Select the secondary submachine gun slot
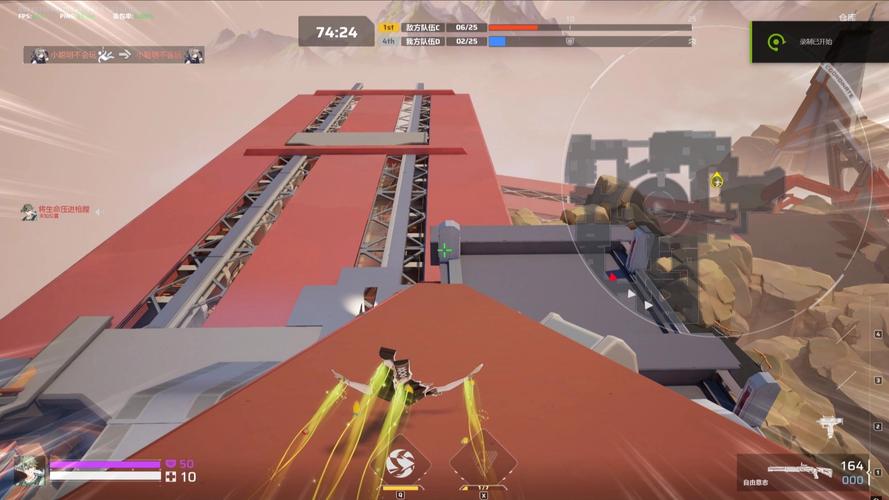Screen dimensions: 889x500 pos(829,428)
